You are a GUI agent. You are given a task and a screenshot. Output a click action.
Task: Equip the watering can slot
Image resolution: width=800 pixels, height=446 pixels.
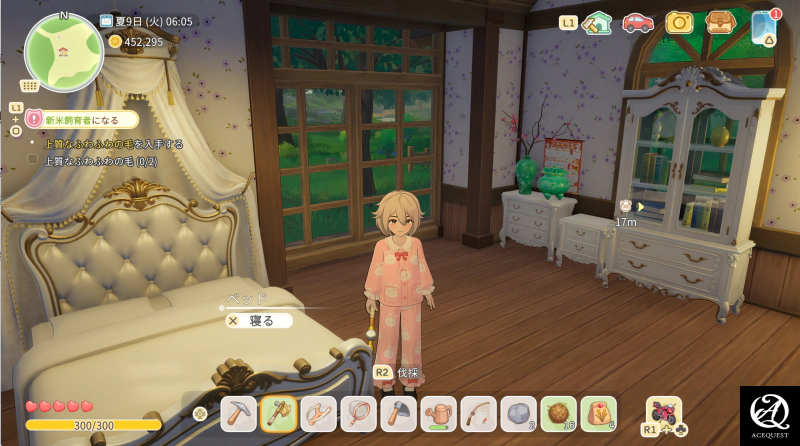[438, 412]
